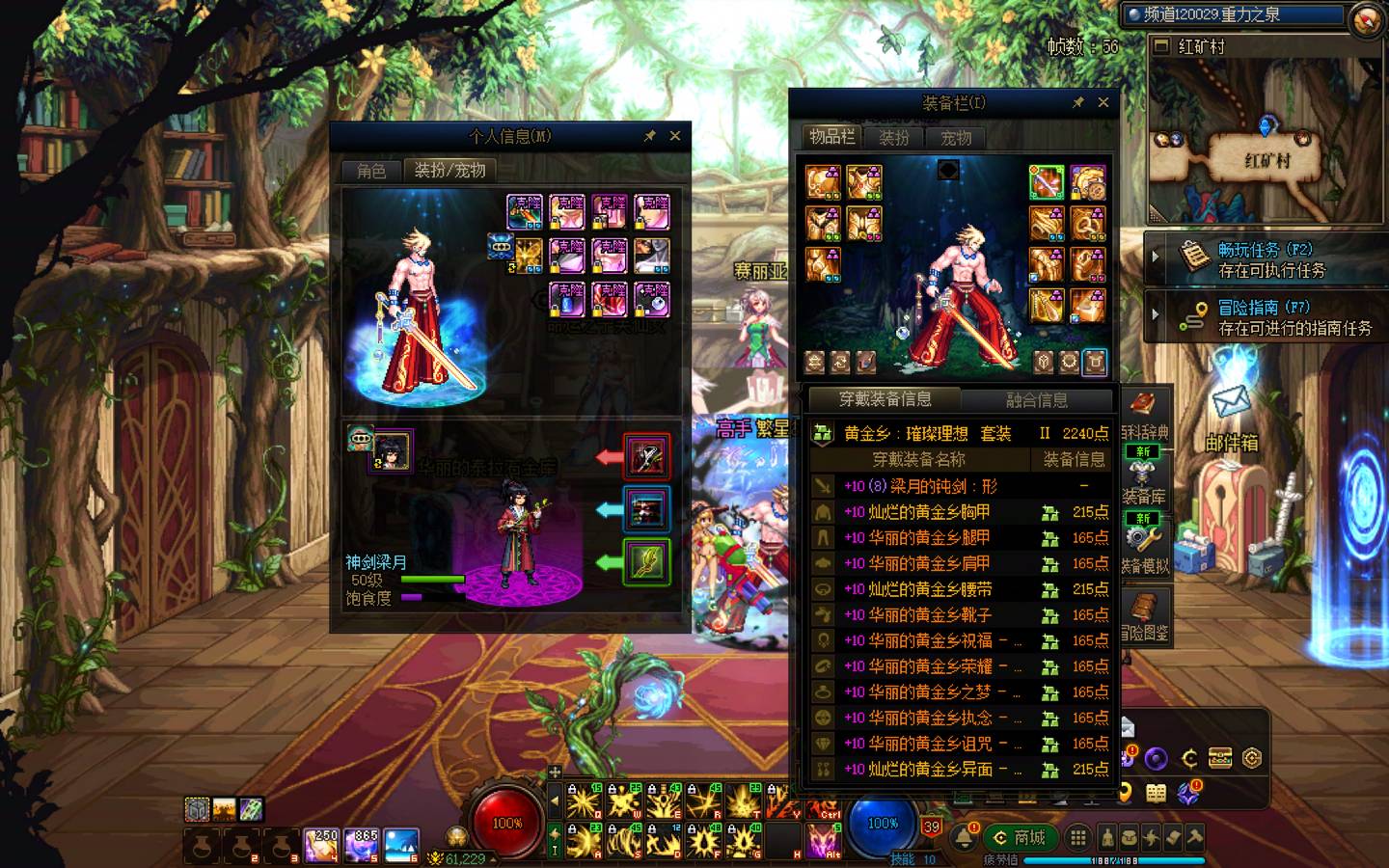Image resolution: width=1389 pixels, height=868 pixels.
Task: Pin the 个人信息 window
Action: click(x=650, y=136)
